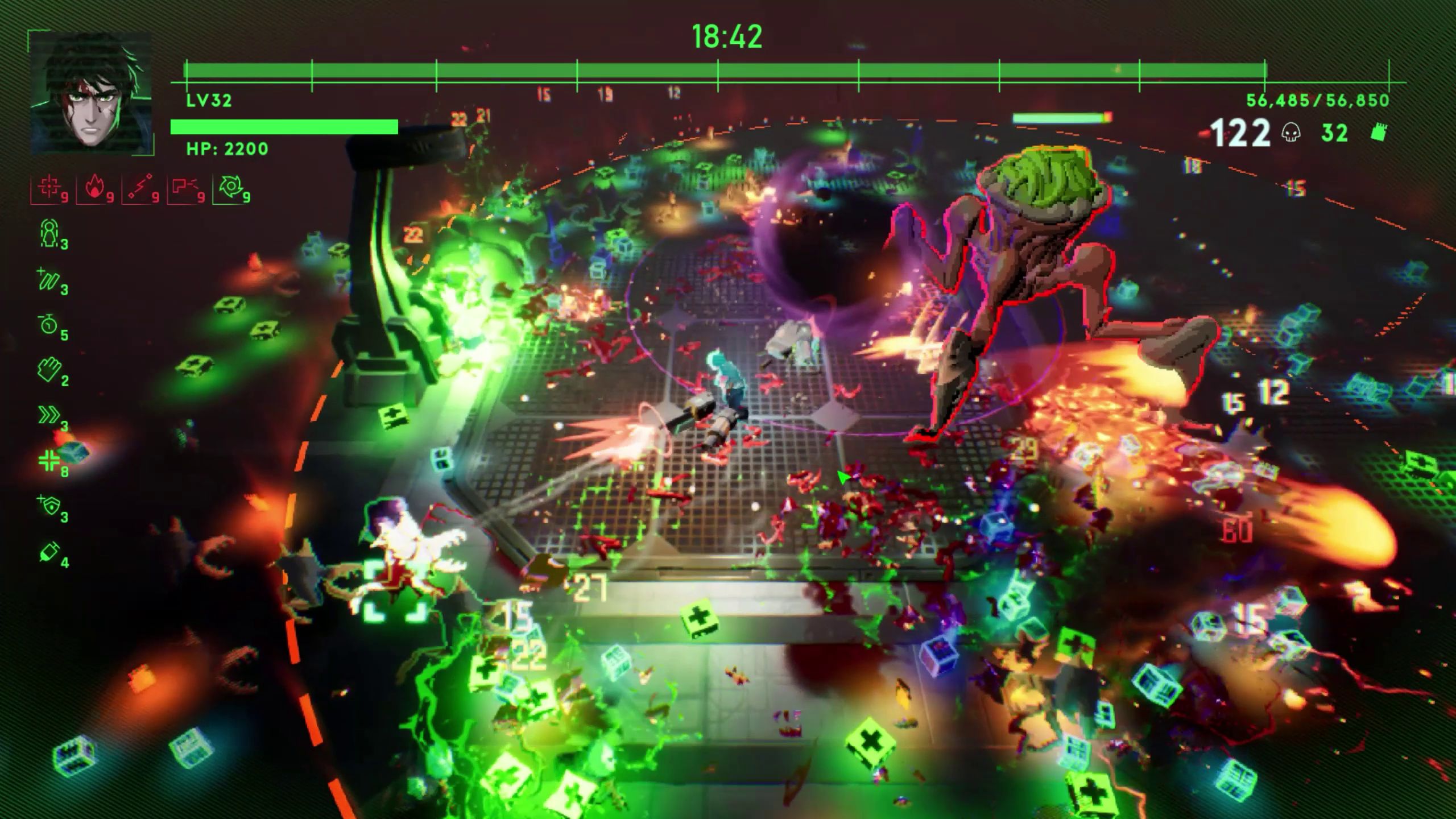Inspect the person silhouette aura upgrade
Image resolution: width=1456 pixels, height=819 pixels.
[x=50, y=233]
